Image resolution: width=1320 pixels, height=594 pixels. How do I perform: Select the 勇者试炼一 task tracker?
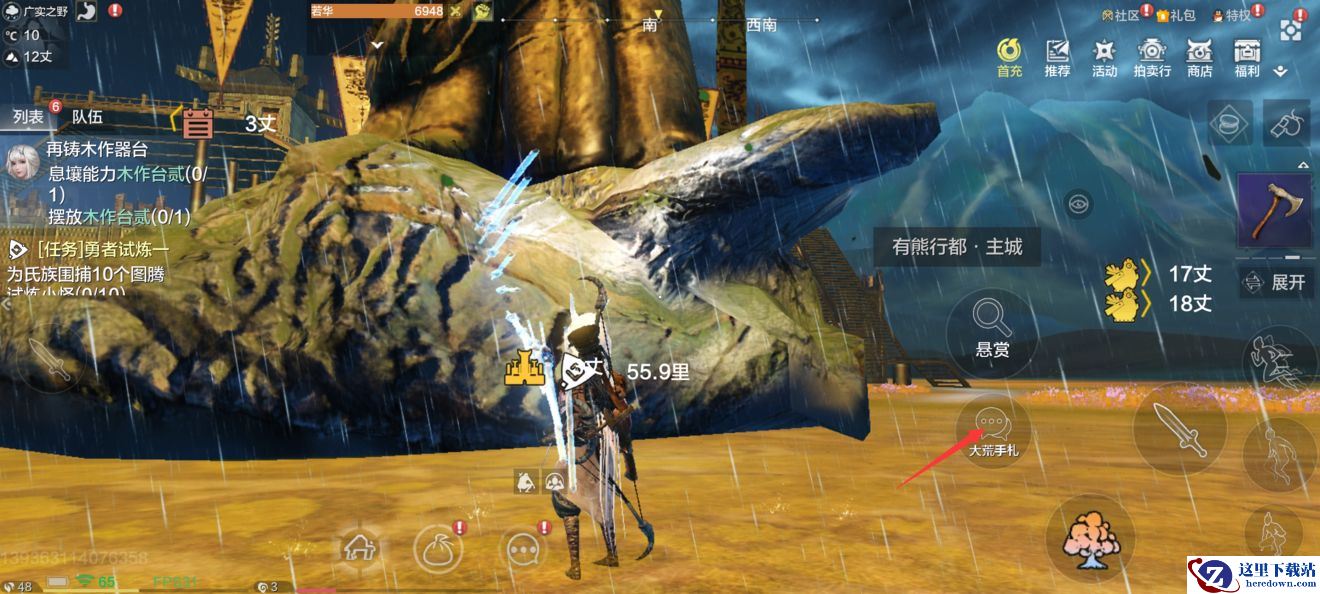pyautogui.click(x=90, y=250)
